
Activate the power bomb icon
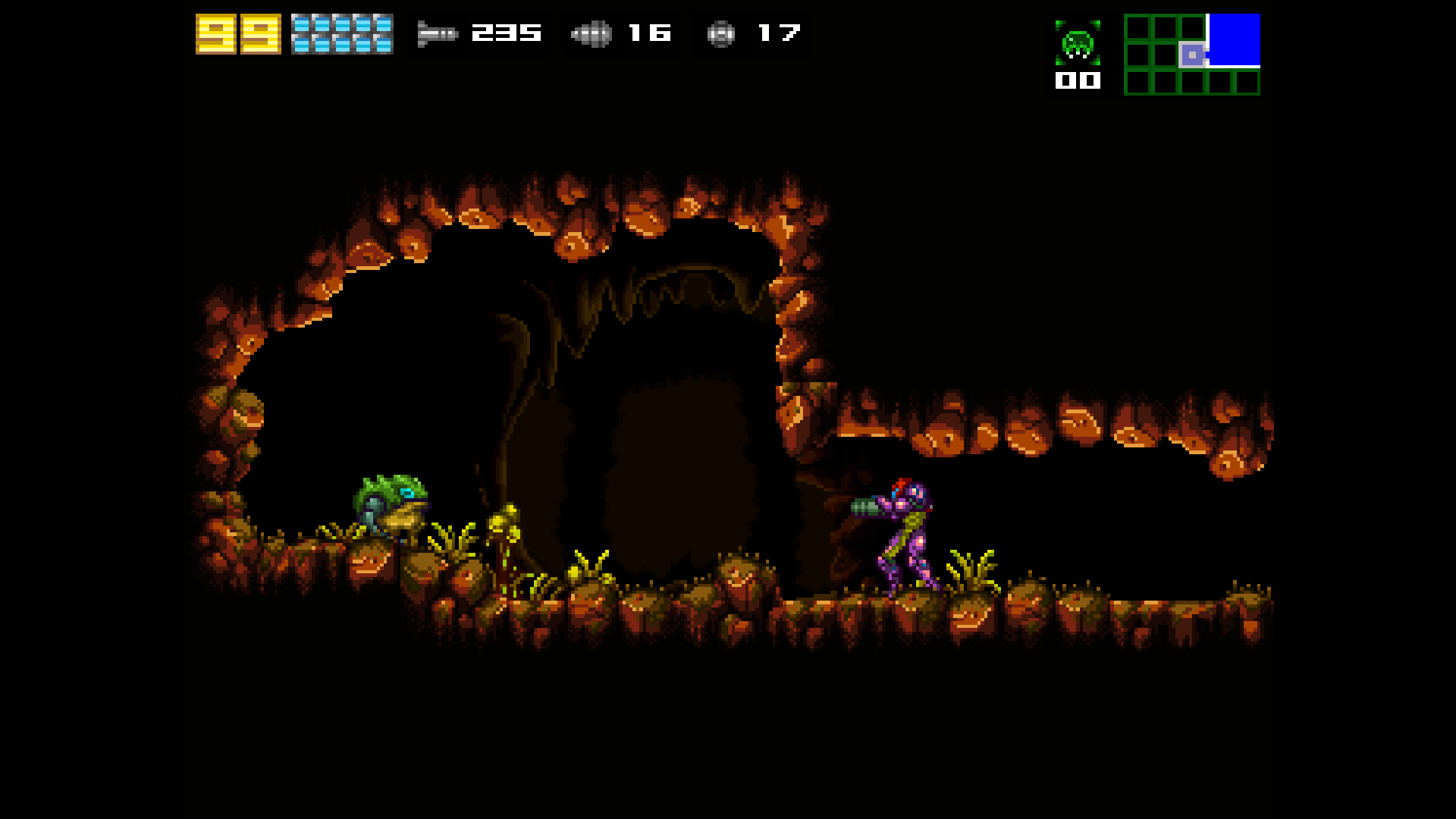click(x=720, y=34)
